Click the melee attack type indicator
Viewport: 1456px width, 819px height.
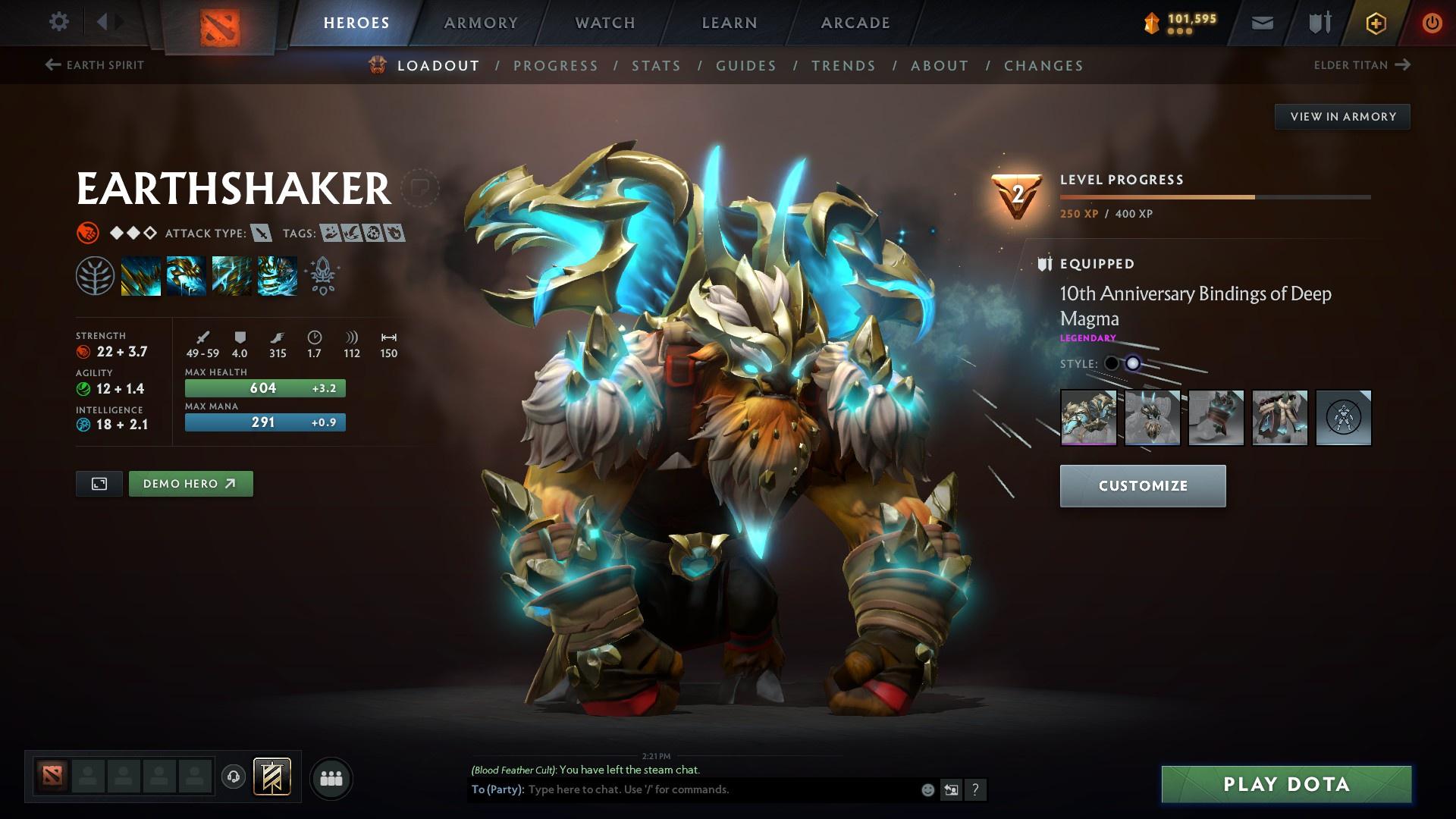[x=260, y=234]
